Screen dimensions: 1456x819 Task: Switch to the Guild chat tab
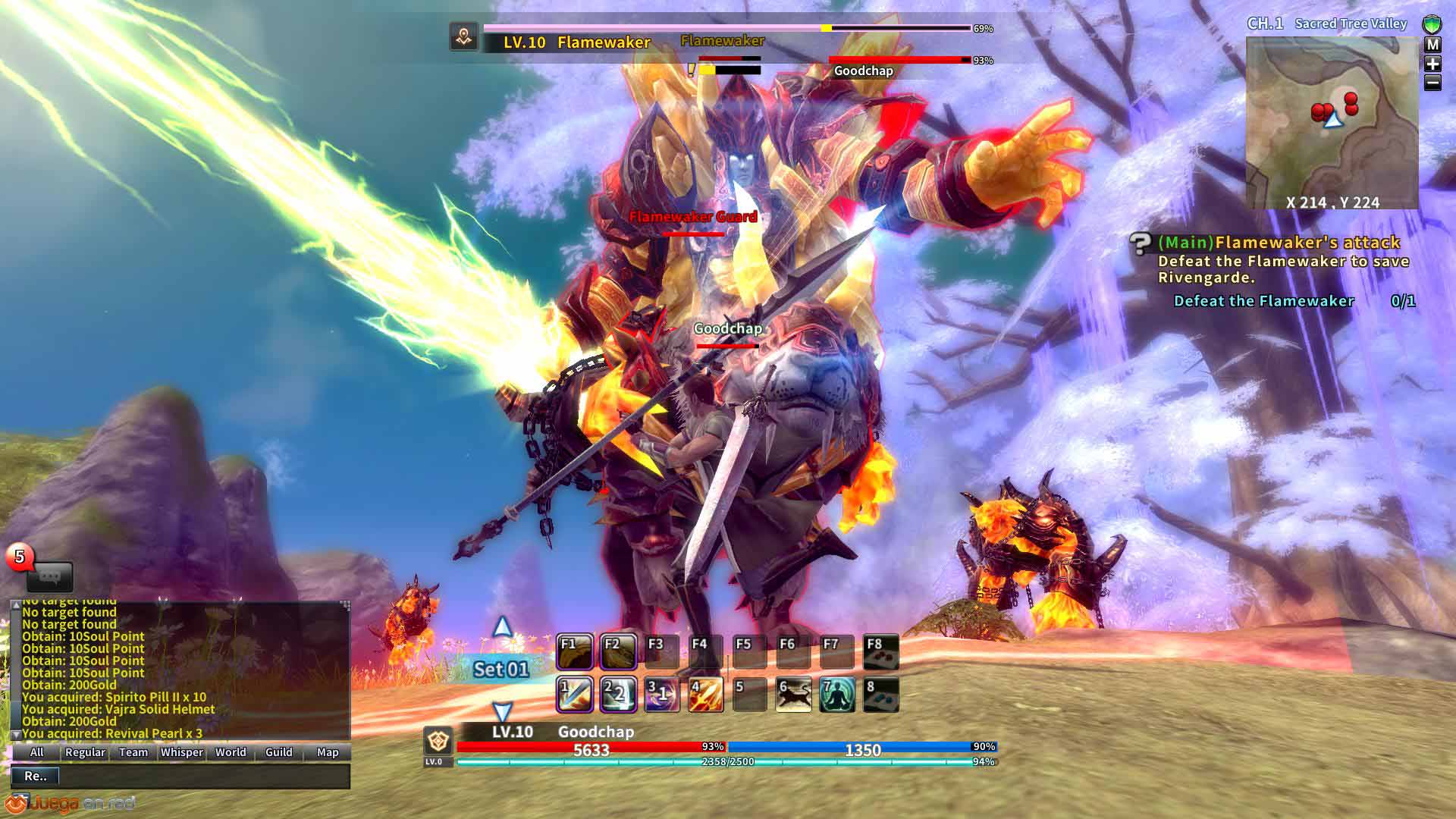click(x=278, y=752)
